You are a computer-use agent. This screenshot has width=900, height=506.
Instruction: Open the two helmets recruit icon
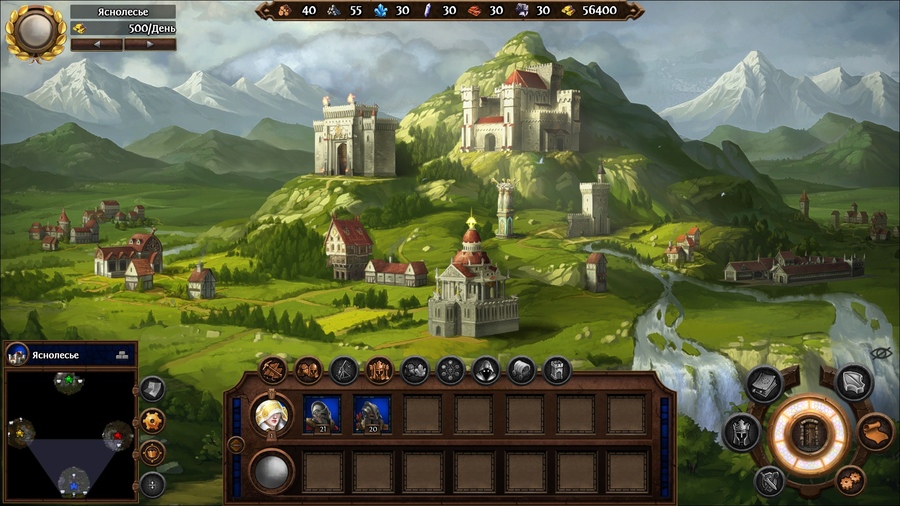308,370
